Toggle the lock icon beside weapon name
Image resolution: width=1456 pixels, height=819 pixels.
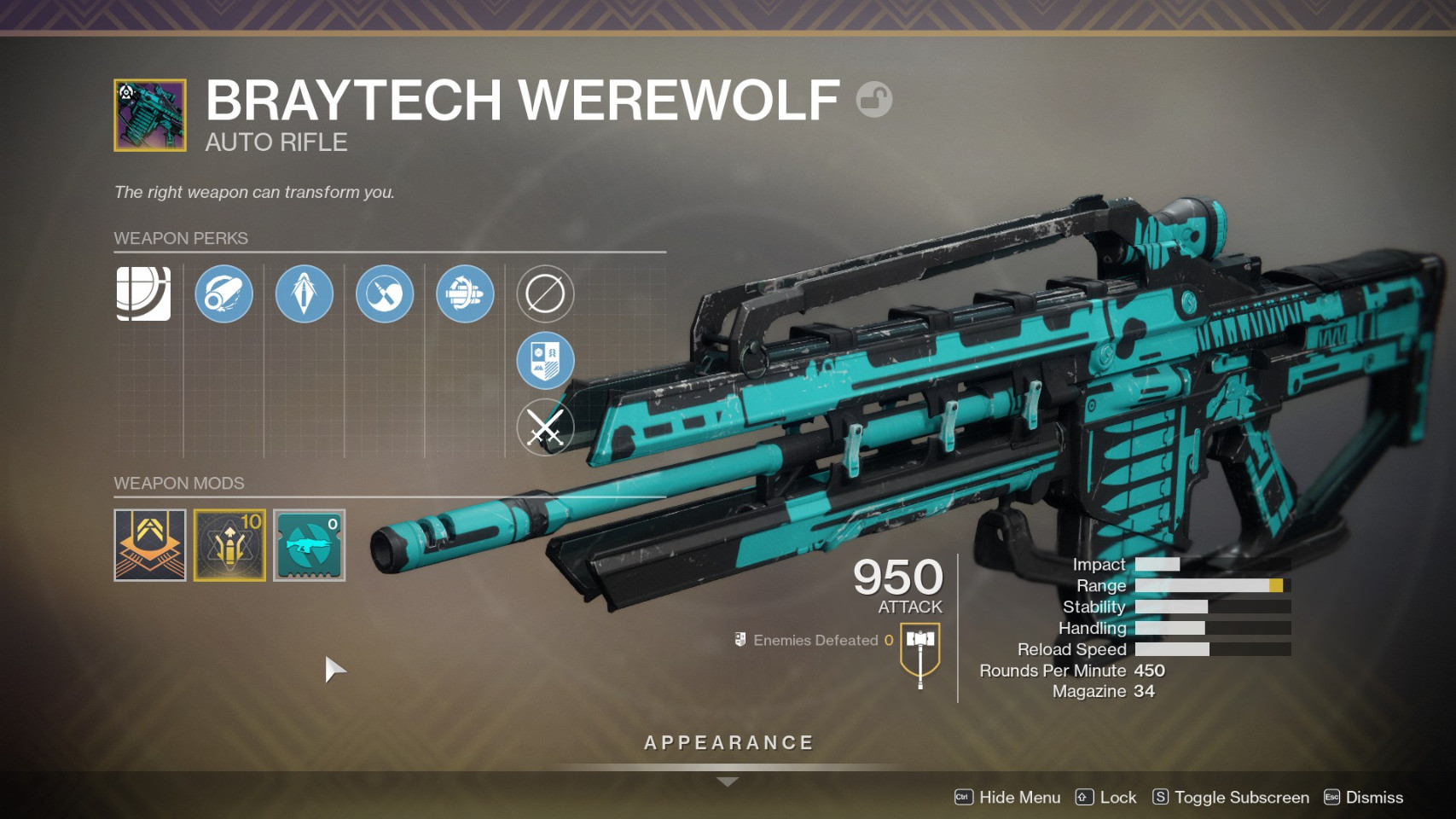[874, 99]
